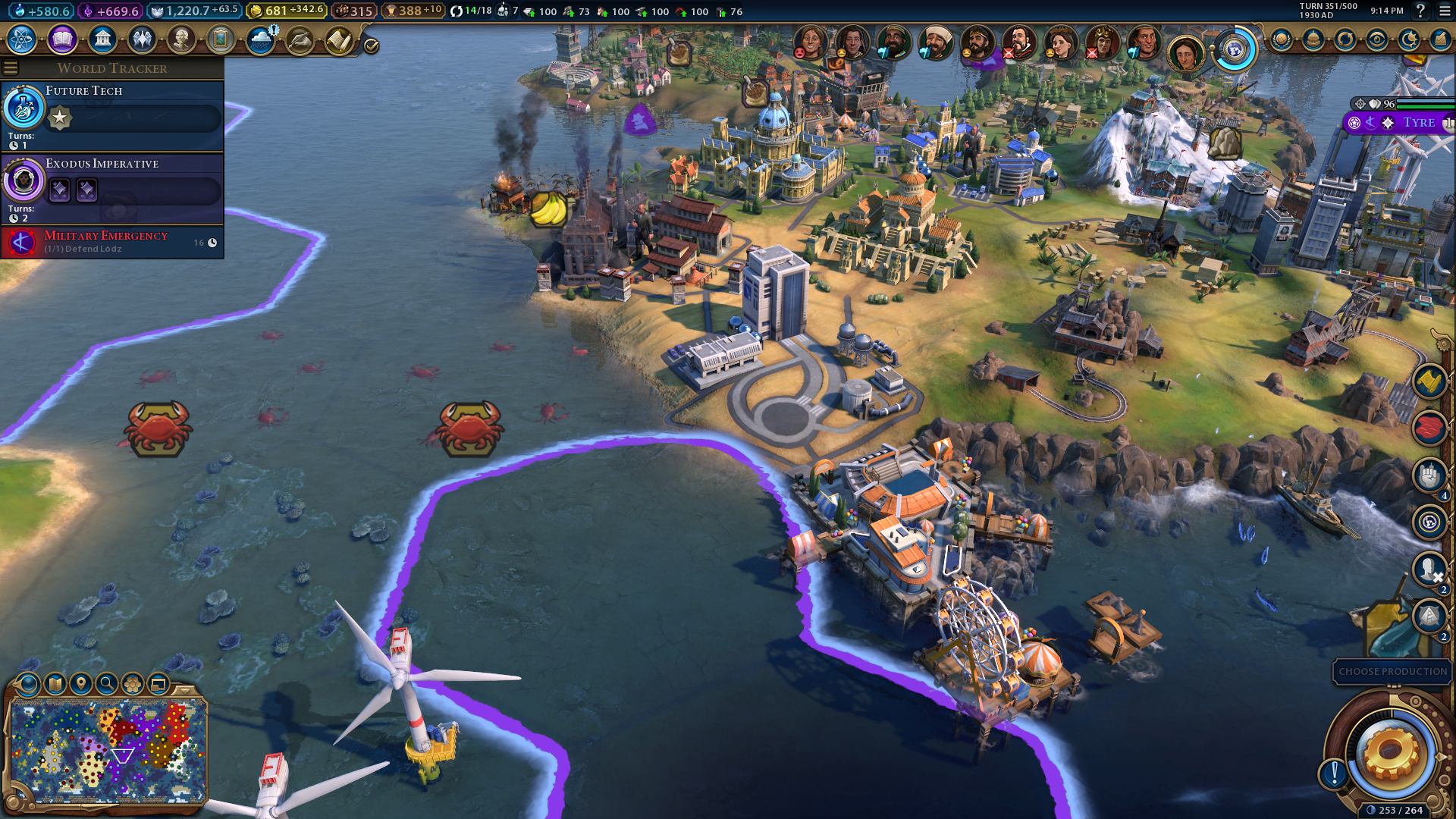Open the scroll icon in top bar

coord(339,40)
